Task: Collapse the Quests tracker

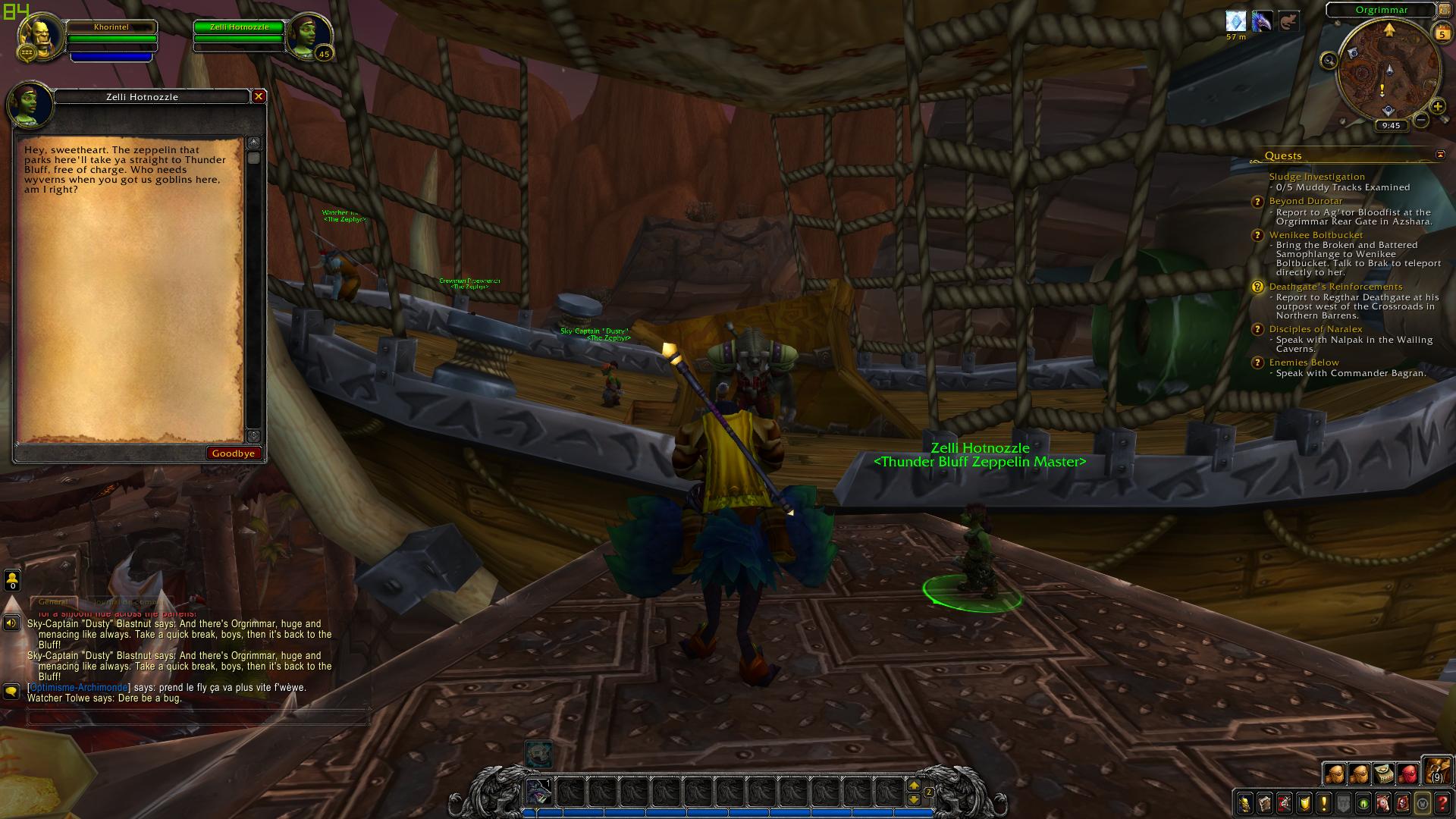Action: tap(1440, 155)
